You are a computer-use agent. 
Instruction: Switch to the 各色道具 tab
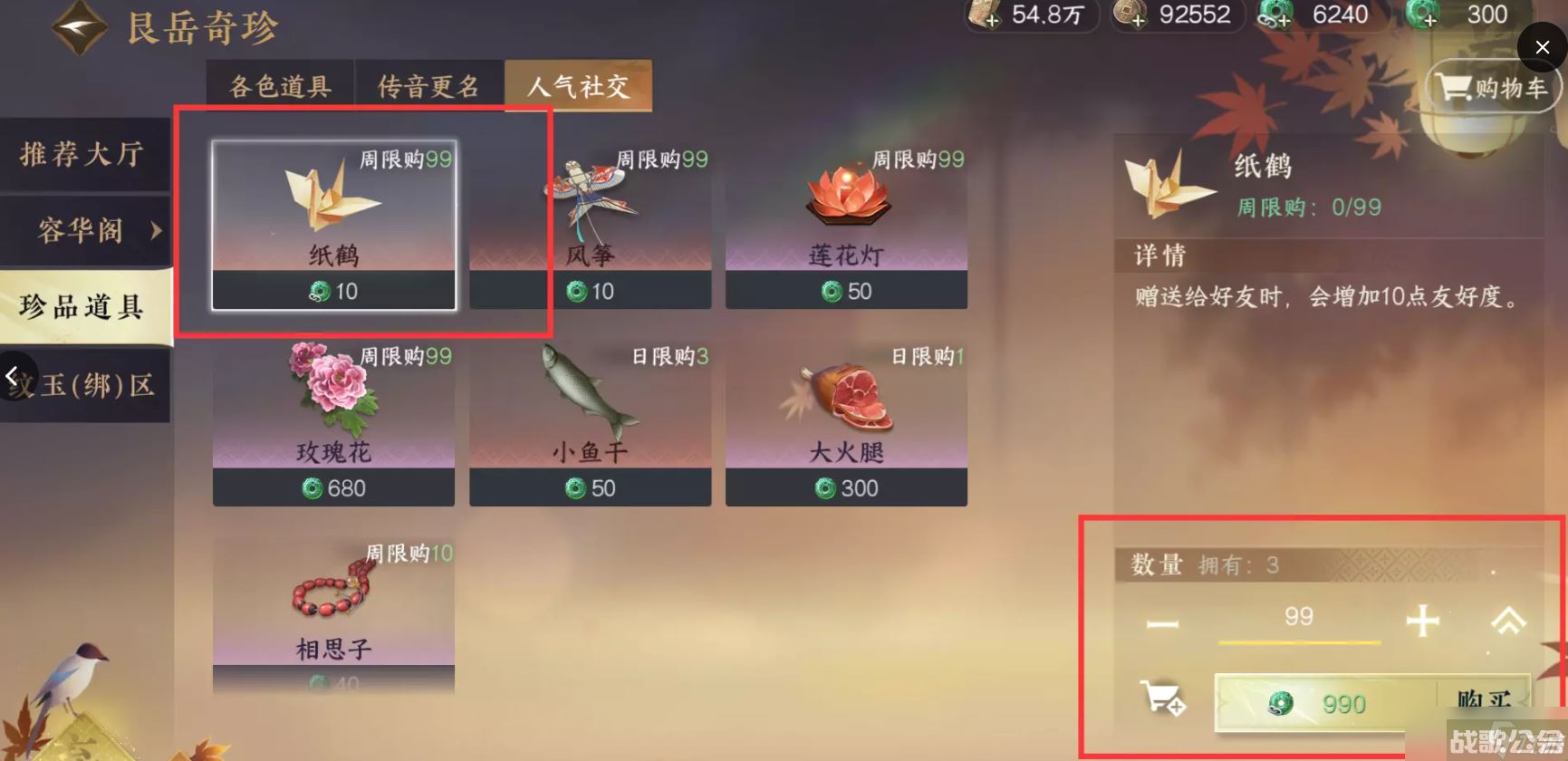[279, 84]
